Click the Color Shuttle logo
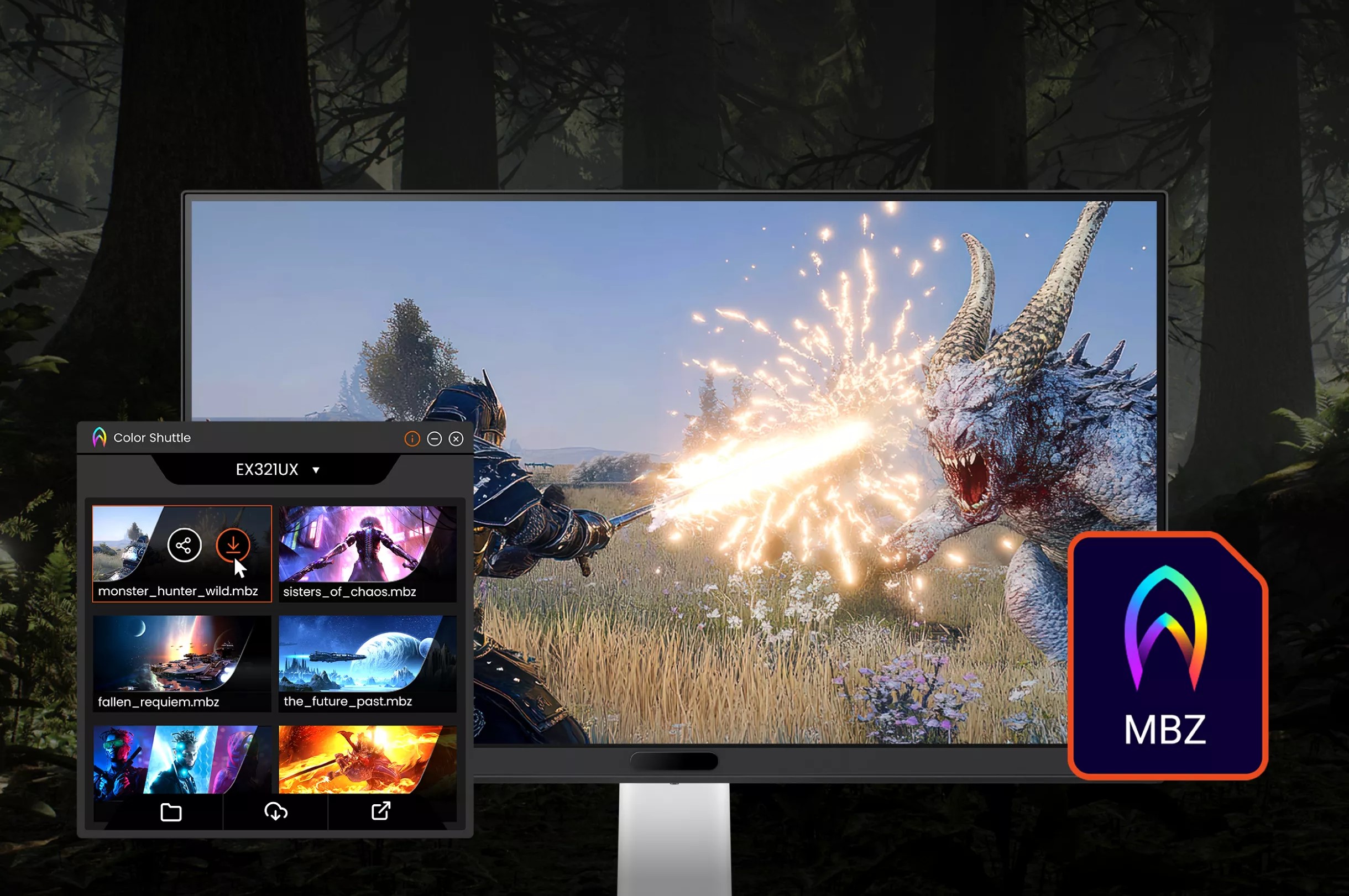The height and width of the screenshot is (896, 1349). pyautogui.click(x=99, y=437)
